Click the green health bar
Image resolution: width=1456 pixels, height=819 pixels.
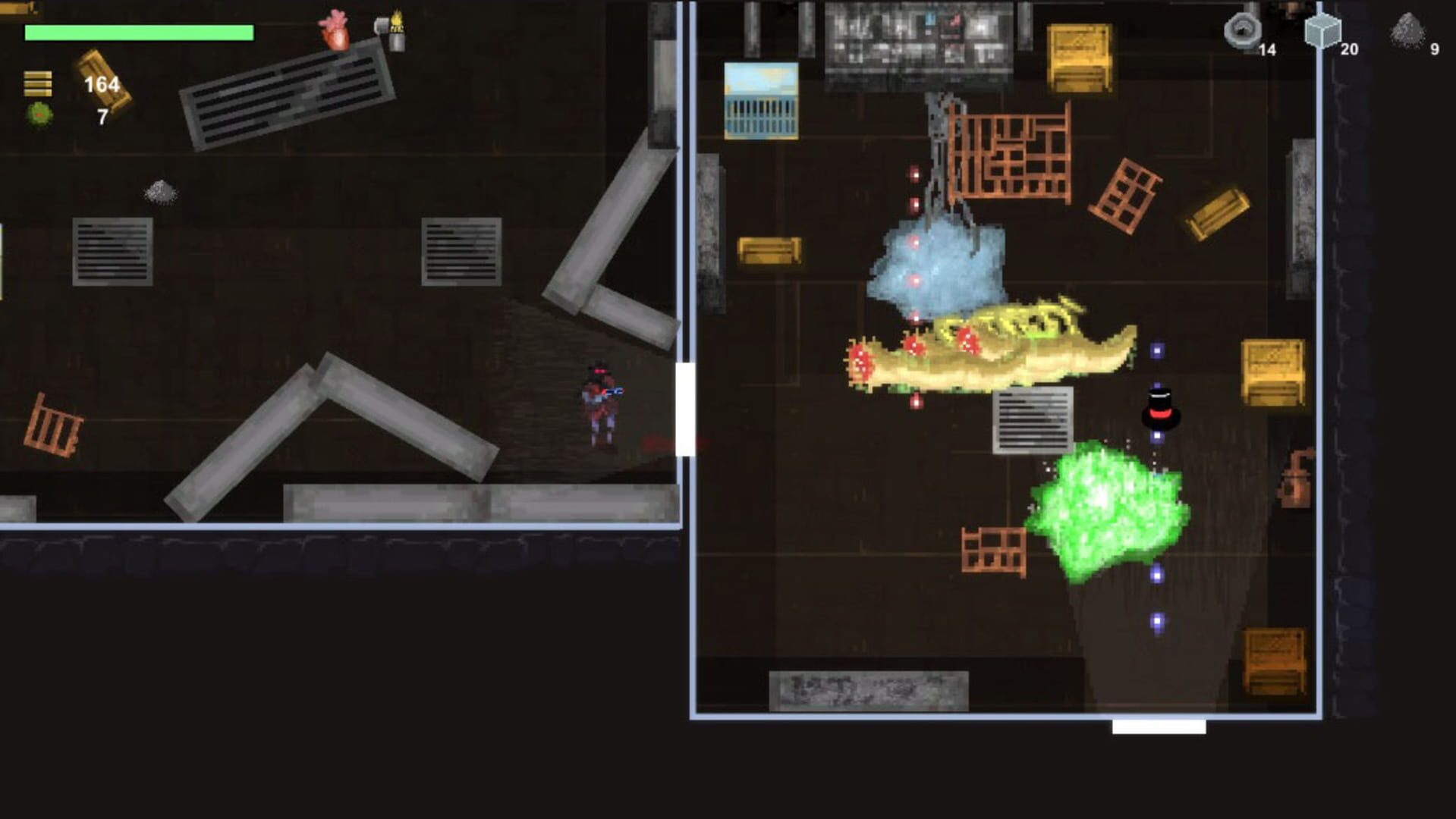click(139, 33)
